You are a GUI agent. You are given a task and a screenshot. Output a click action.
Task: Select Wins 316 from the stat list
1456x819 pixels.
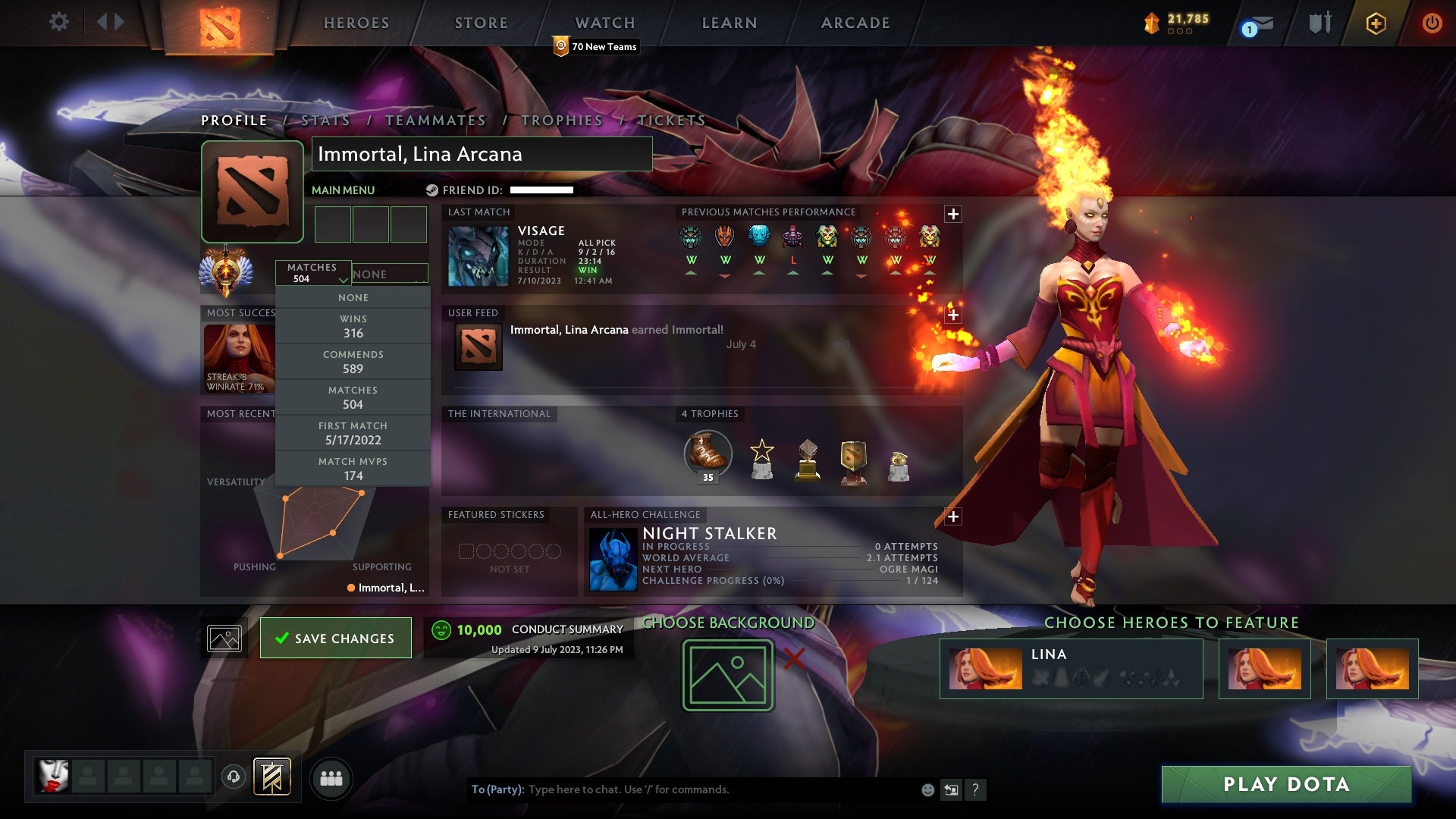pos(353,325)
